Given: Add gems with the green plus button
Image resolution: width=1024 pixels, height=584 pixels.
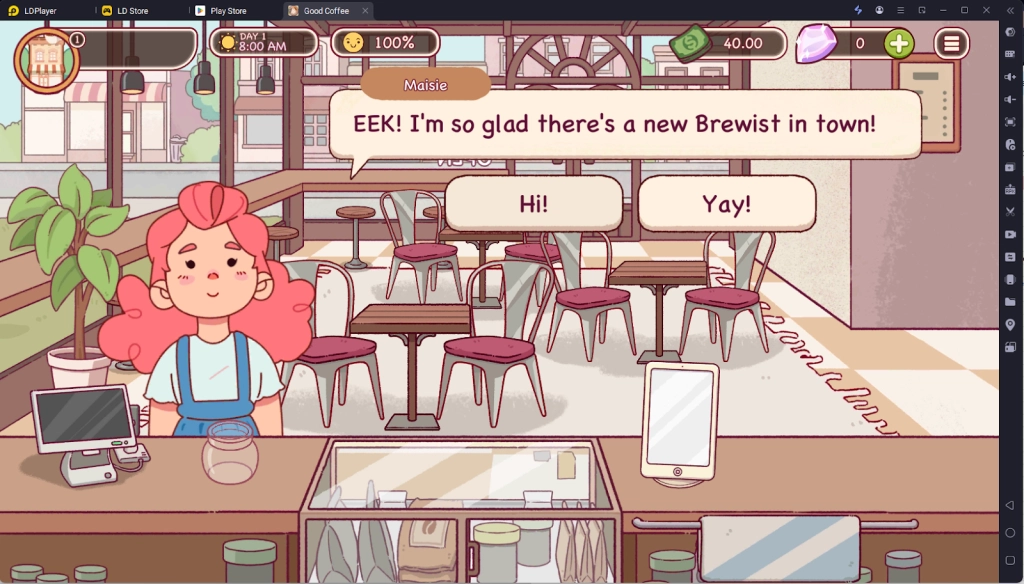Looking at the screenshot, I should (899, 43).
